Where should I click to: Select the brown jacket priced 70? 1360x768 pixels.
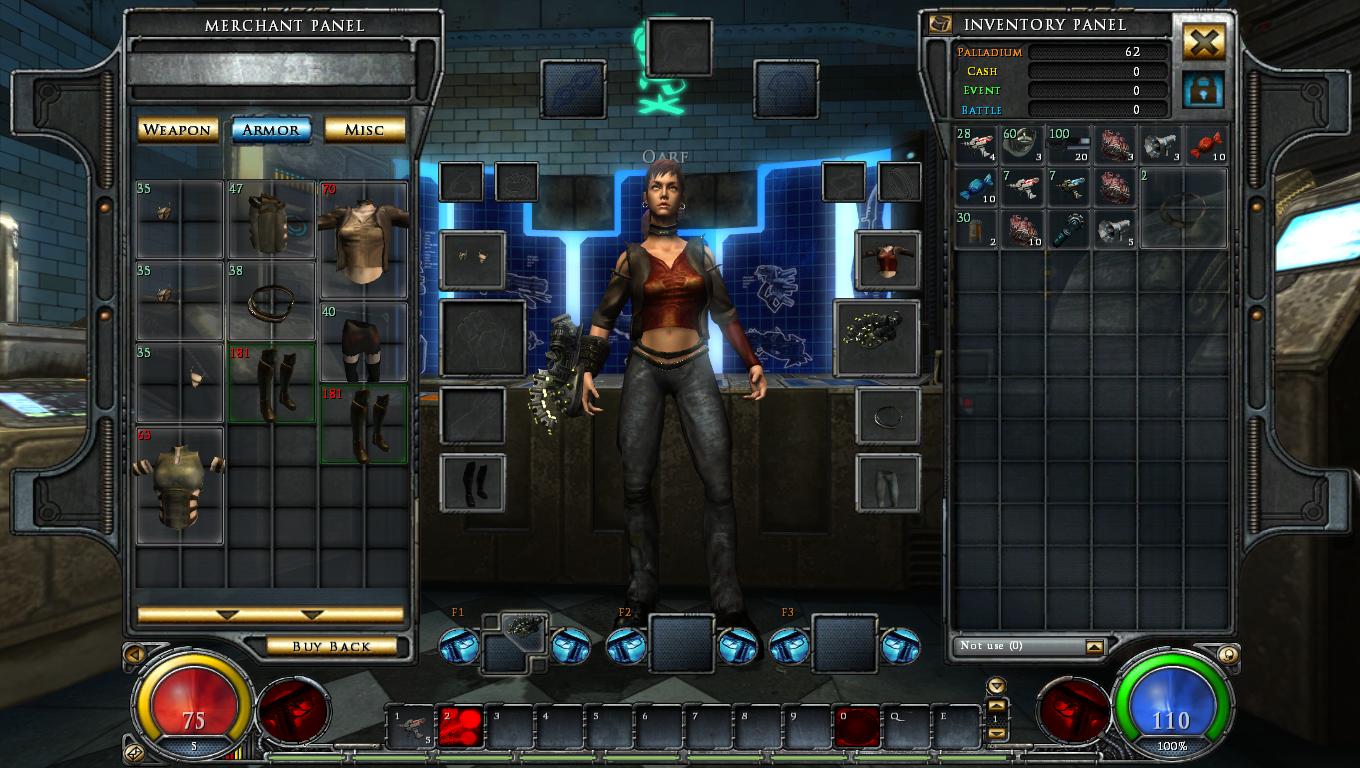pyautogui.click(x=364, y=238)
